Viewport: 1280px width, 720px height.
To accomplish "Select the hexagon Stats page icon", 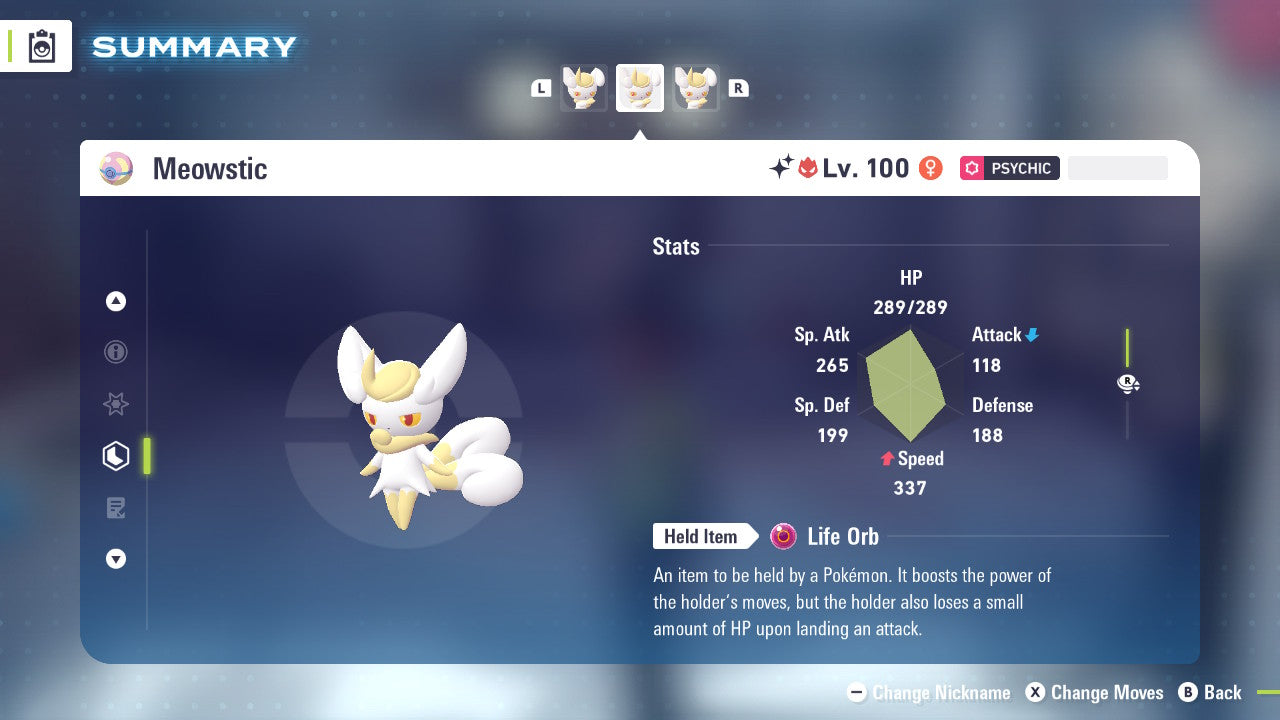I will click(115, 456).
